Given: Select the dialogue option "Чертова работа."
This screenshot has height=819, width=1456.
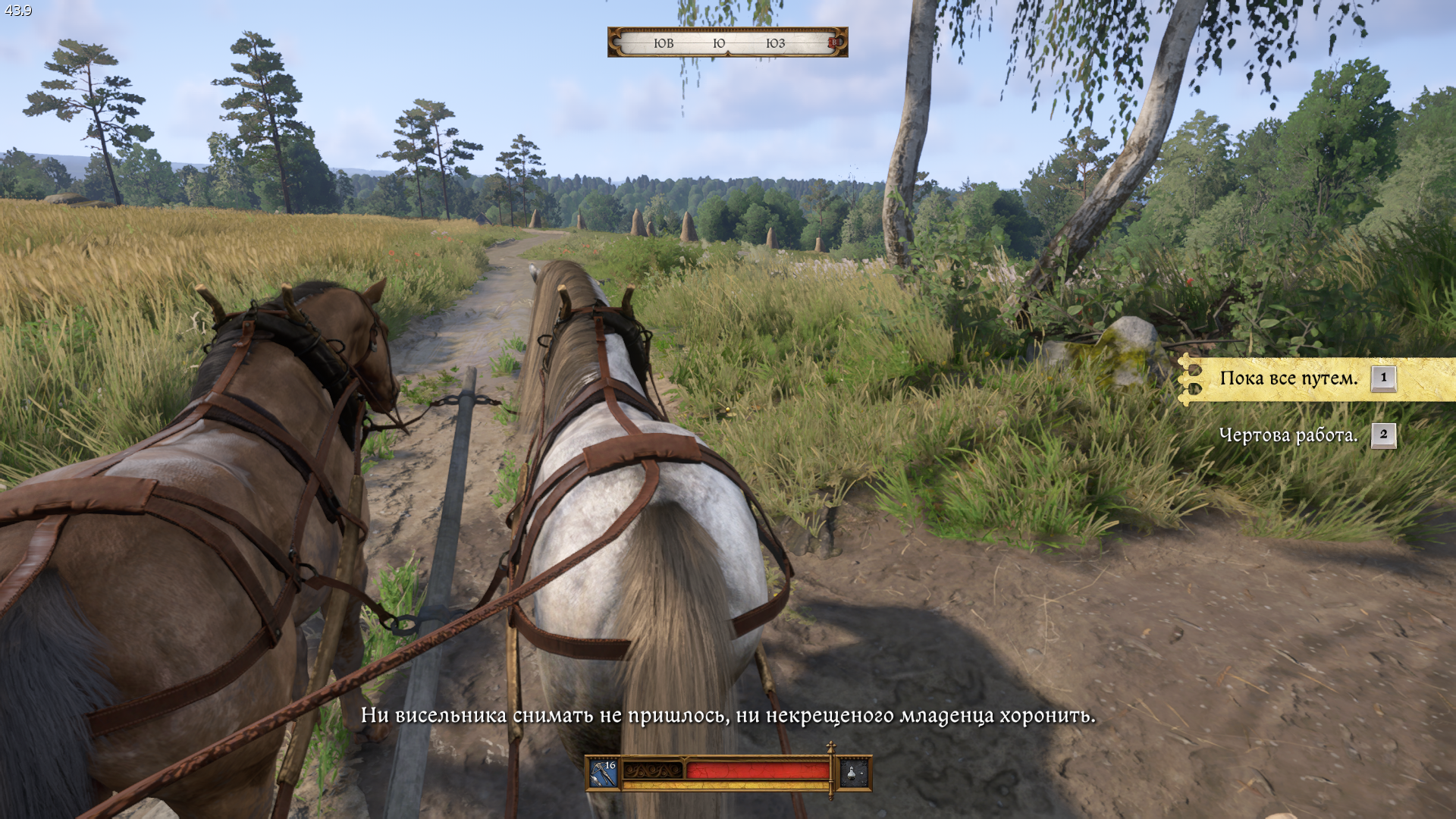Looking at the screenshot, I should tap(1288, 435).
